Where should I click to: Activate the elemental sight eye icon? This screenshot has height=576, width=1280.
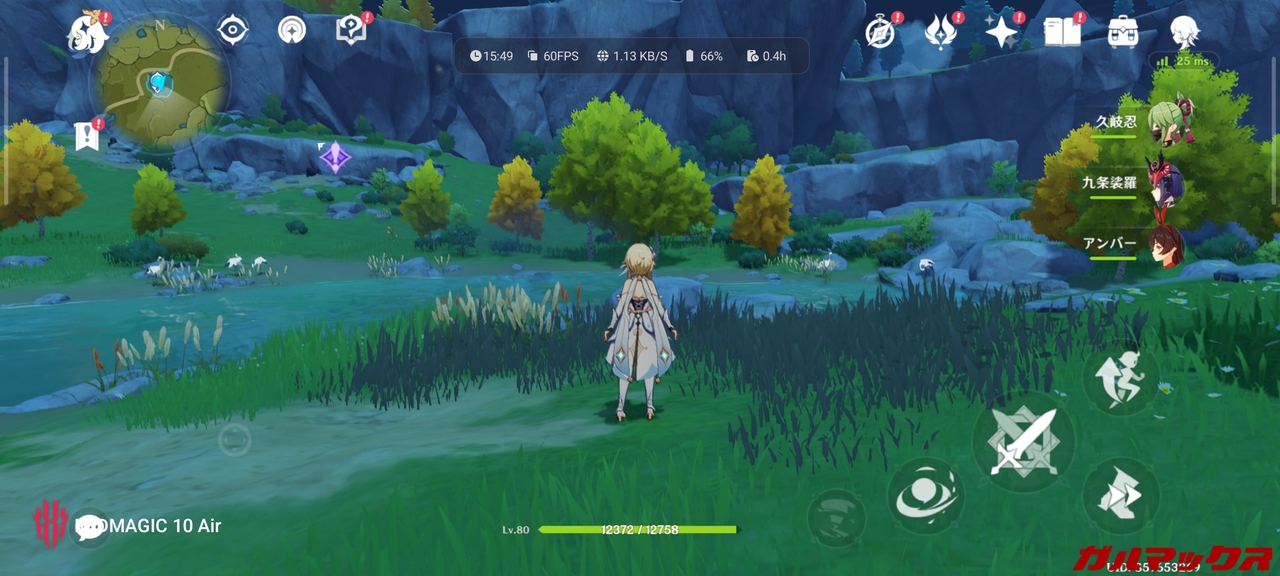(232, 30)
